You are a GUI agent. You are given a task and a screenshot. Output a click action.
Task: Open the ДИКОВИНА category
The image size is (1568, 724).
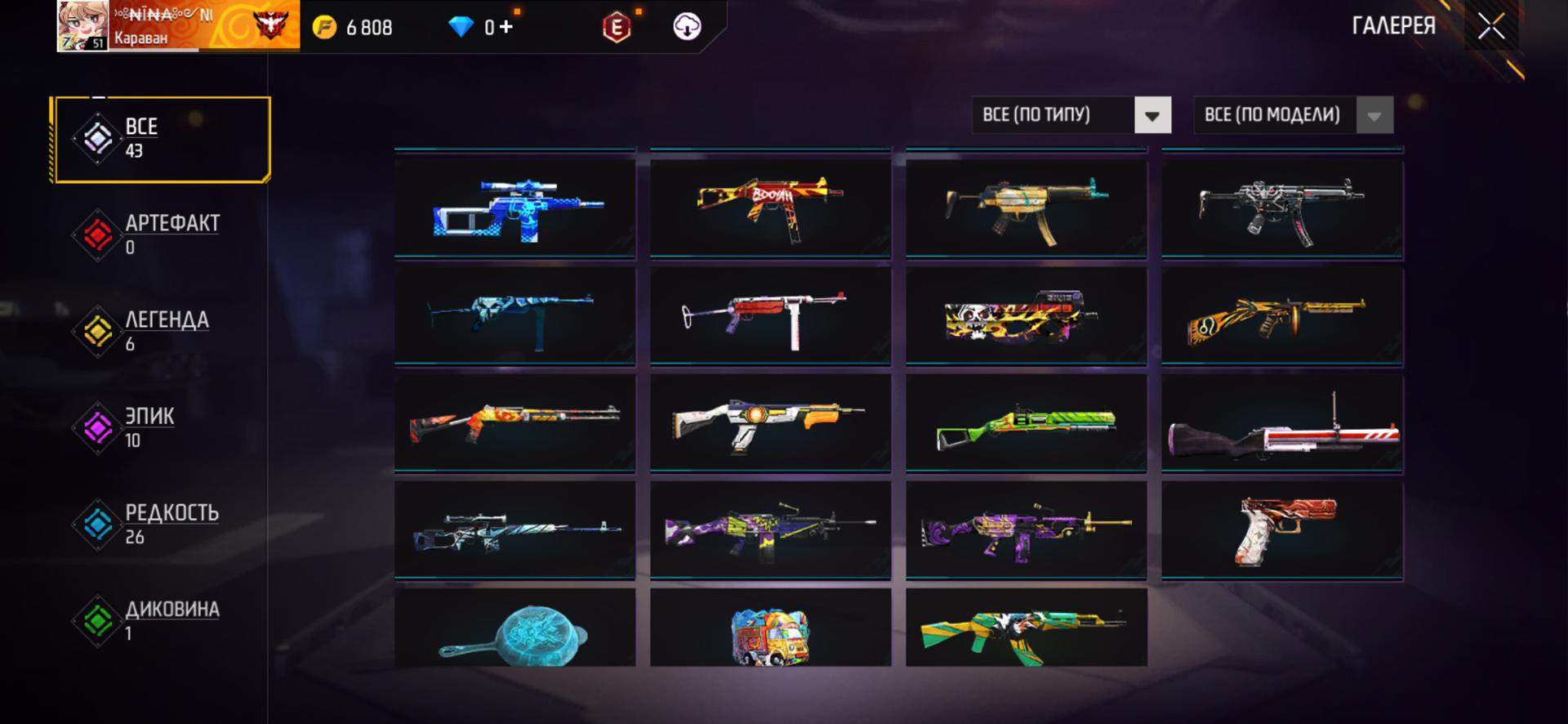[x=161, y=621]
